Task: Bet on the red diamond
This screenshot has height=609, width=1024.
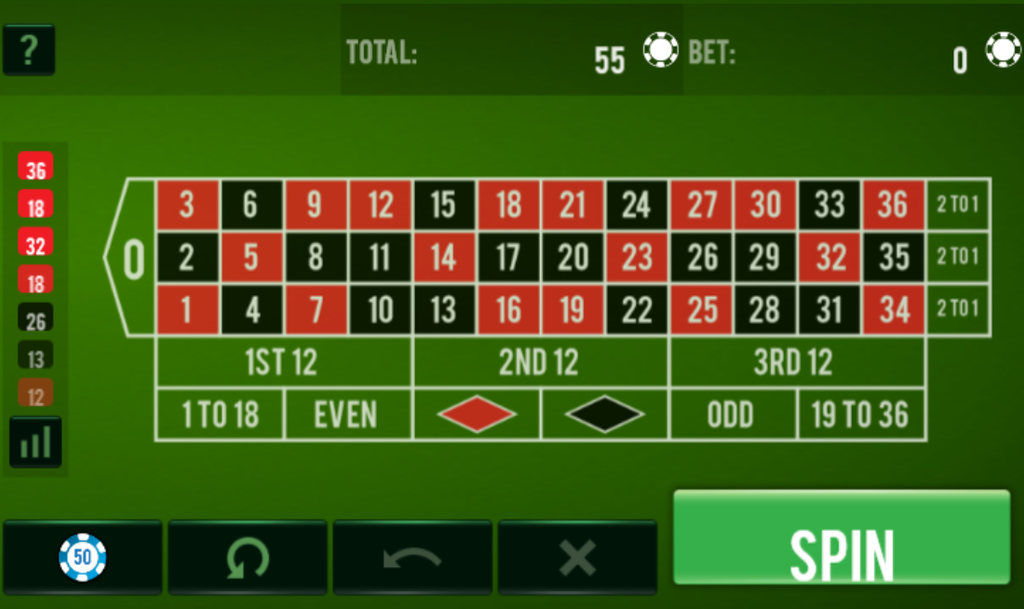Action: coord(476,414)
